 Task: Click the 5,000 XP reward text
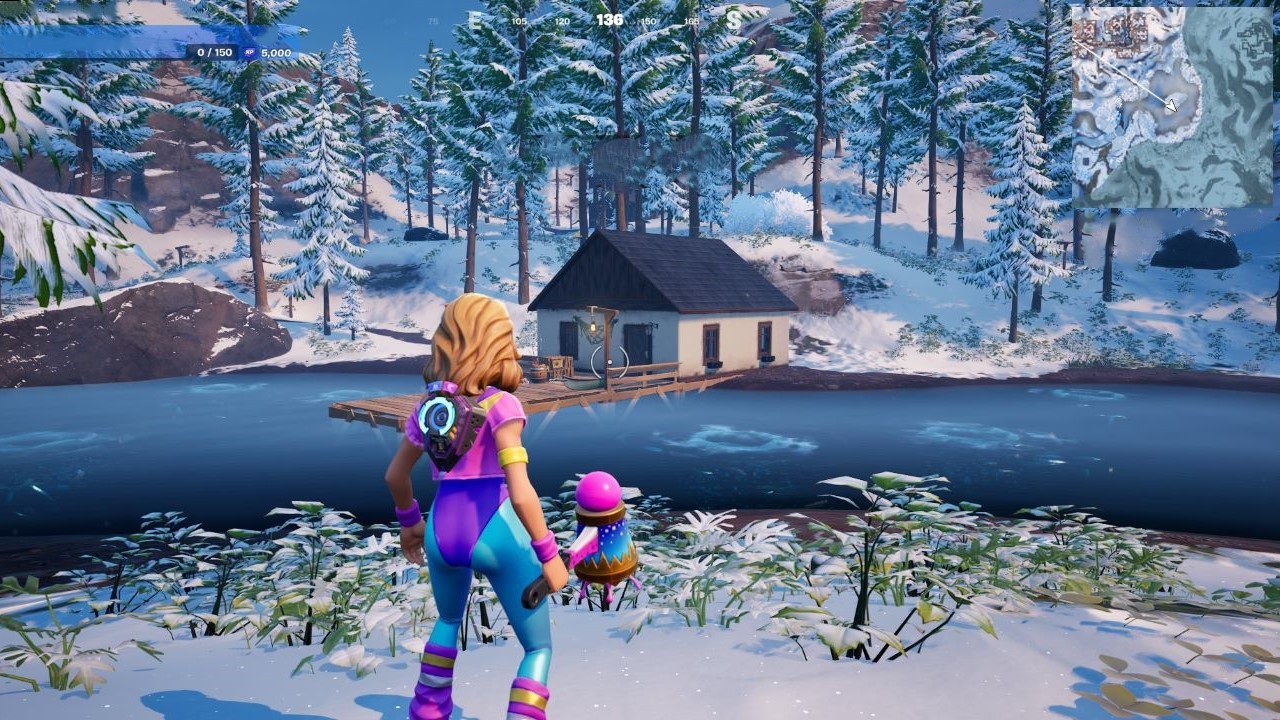tap(276, 50)
